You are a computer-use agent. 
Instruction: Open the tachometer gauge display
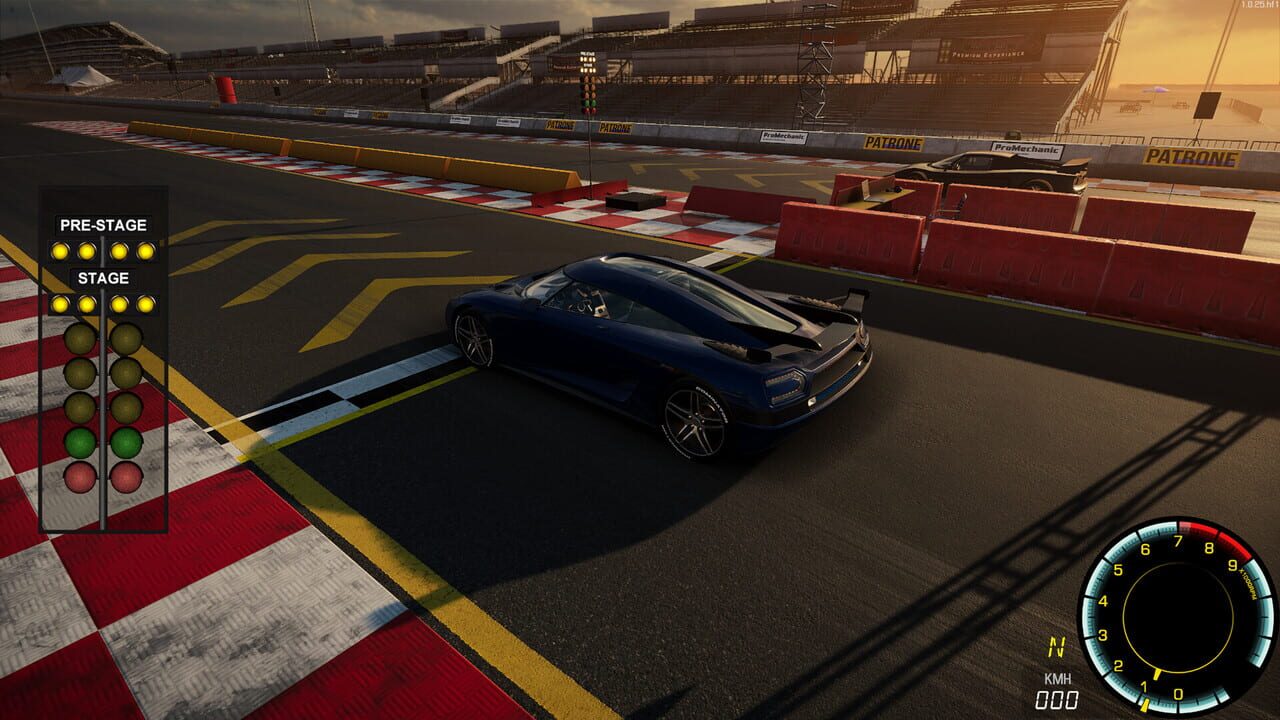point(1179,618)
